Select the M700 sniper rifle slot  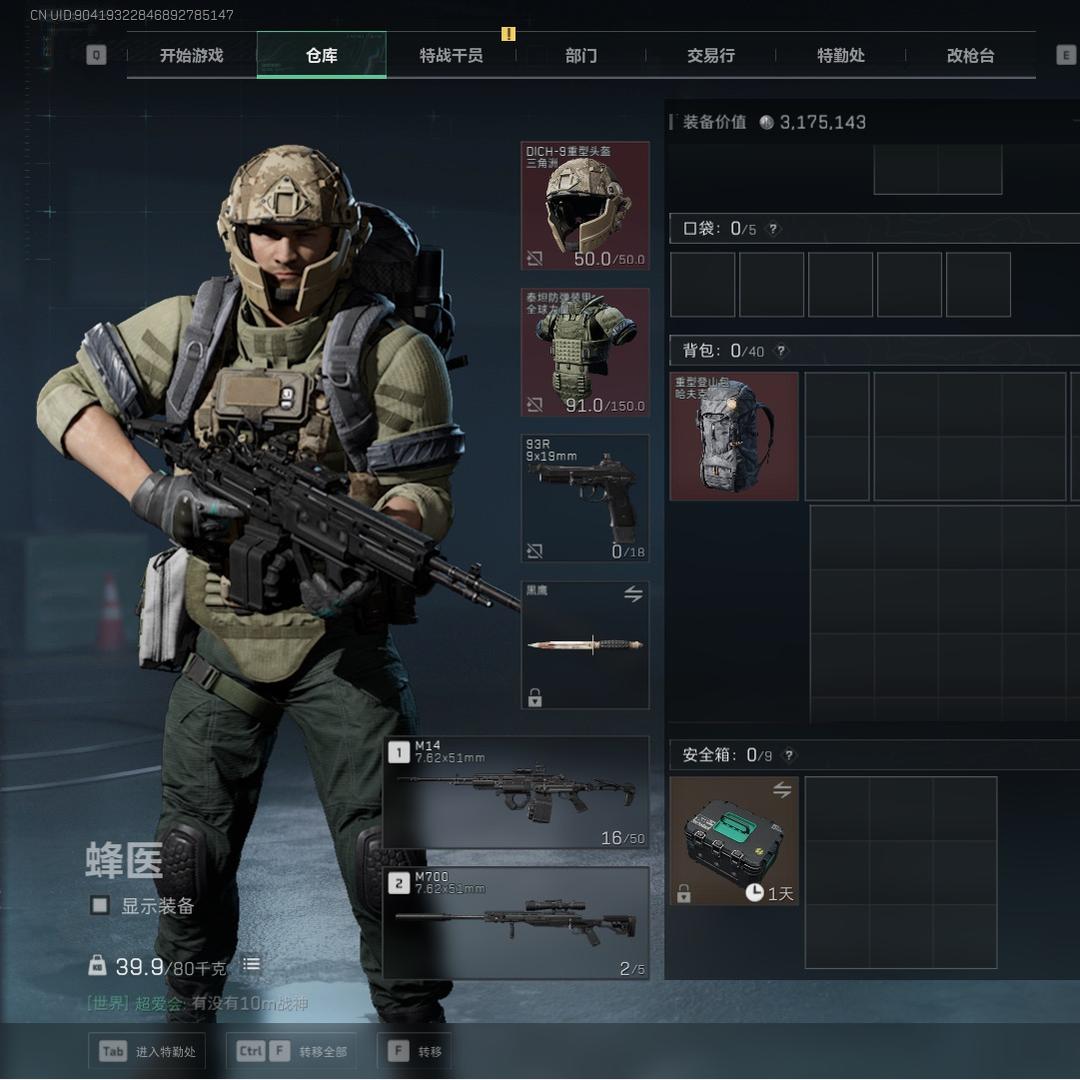(517, 923)
